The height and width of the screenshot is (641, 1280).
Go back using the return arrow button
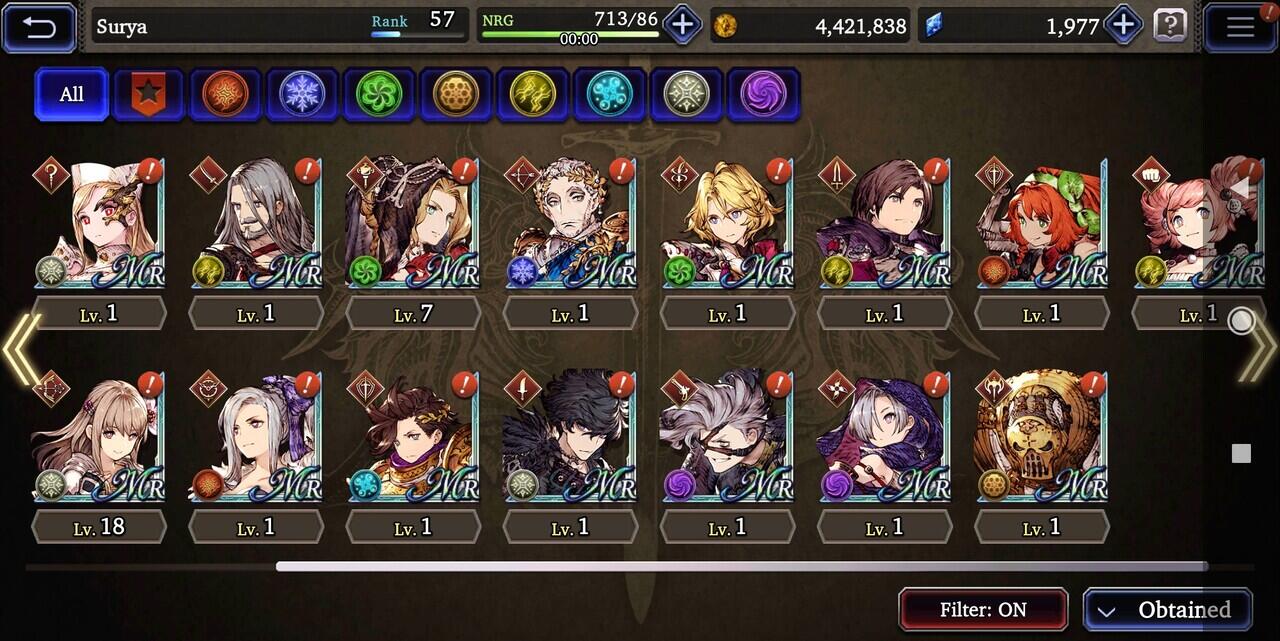[x=40, y=27]
